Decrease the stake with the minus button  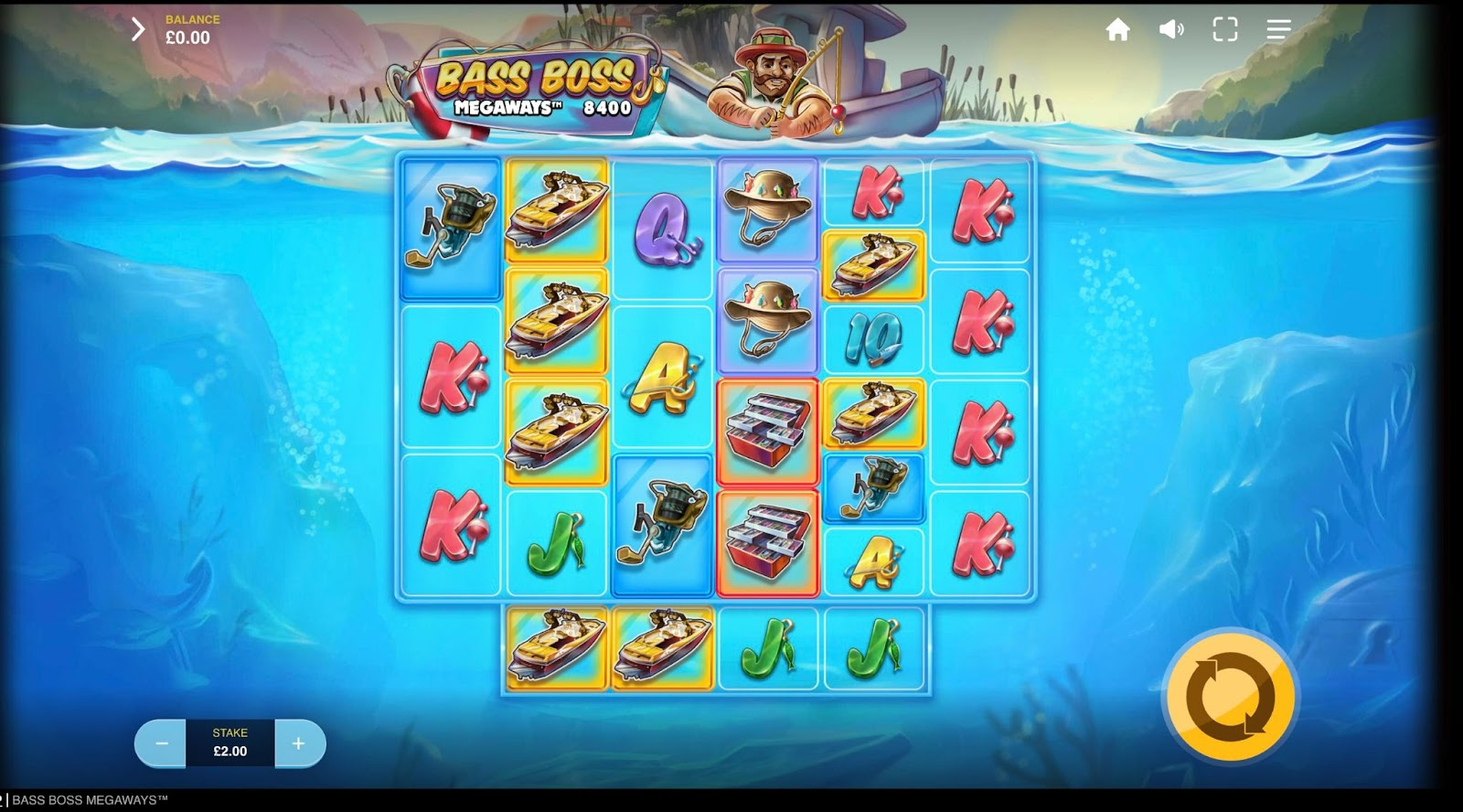click(161, 743)
